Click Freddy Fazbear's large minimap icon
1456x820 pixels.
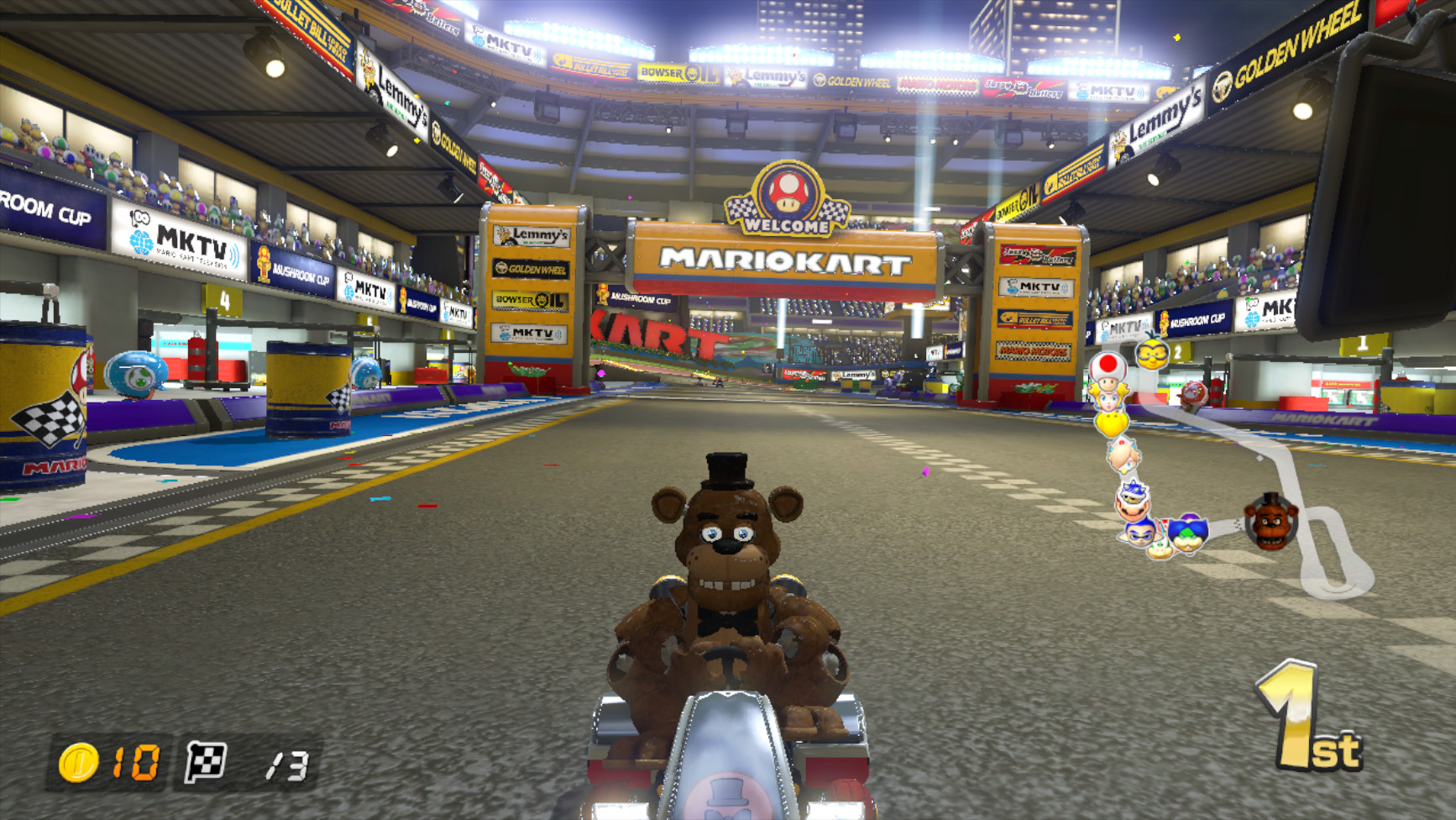[x=1270, y=521]
